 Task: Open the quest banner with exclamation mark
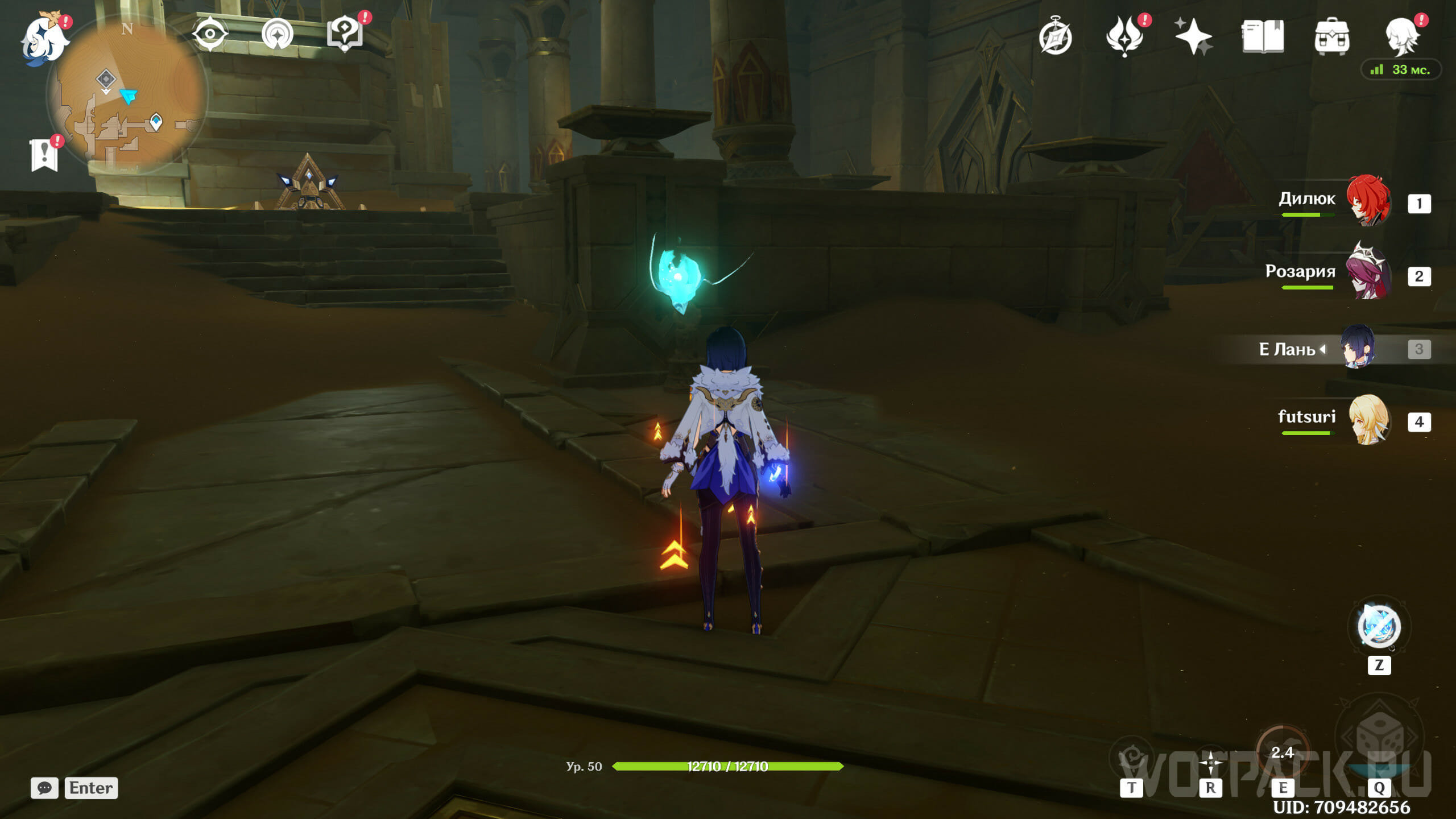[x=44, y=155]
